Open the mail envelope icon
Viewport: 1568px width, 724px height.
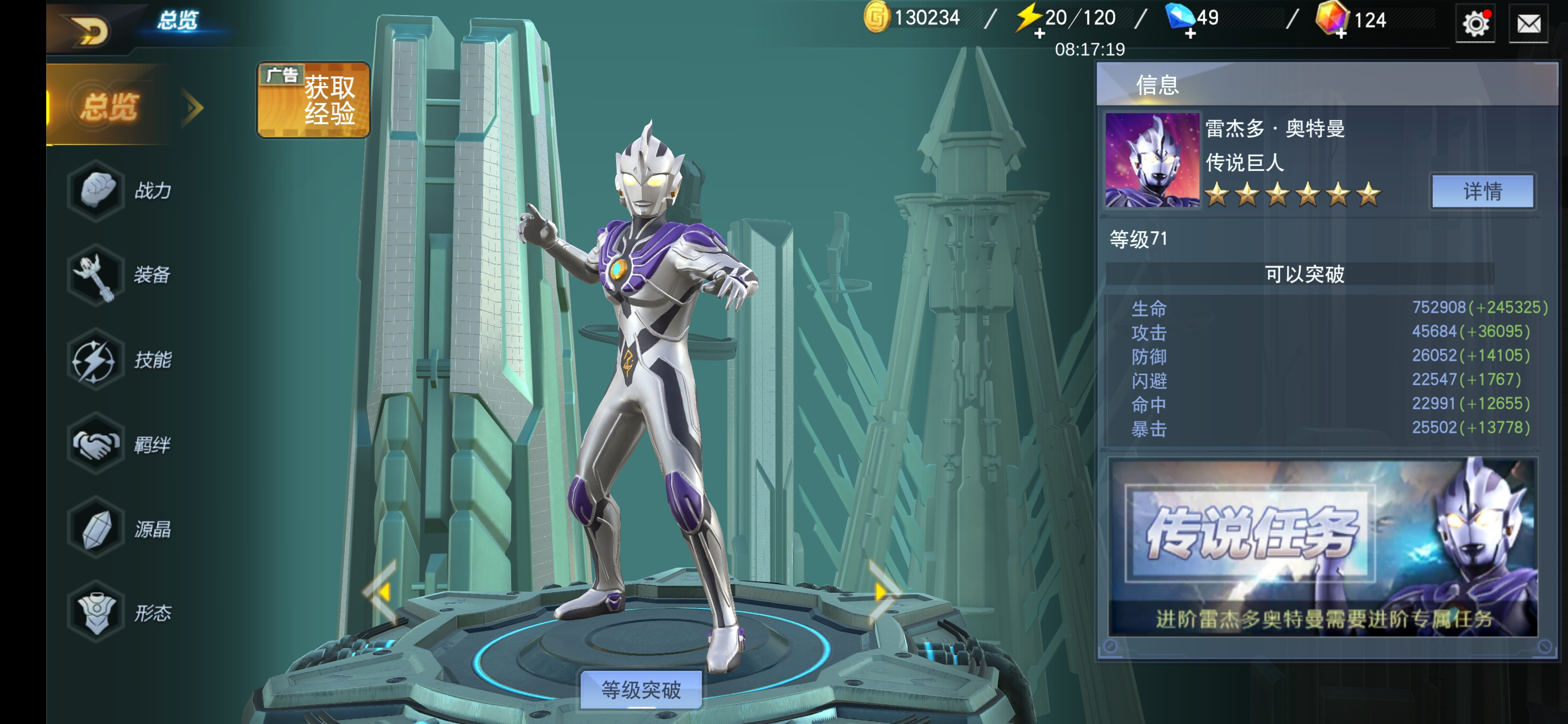(x=1528, y=24)
